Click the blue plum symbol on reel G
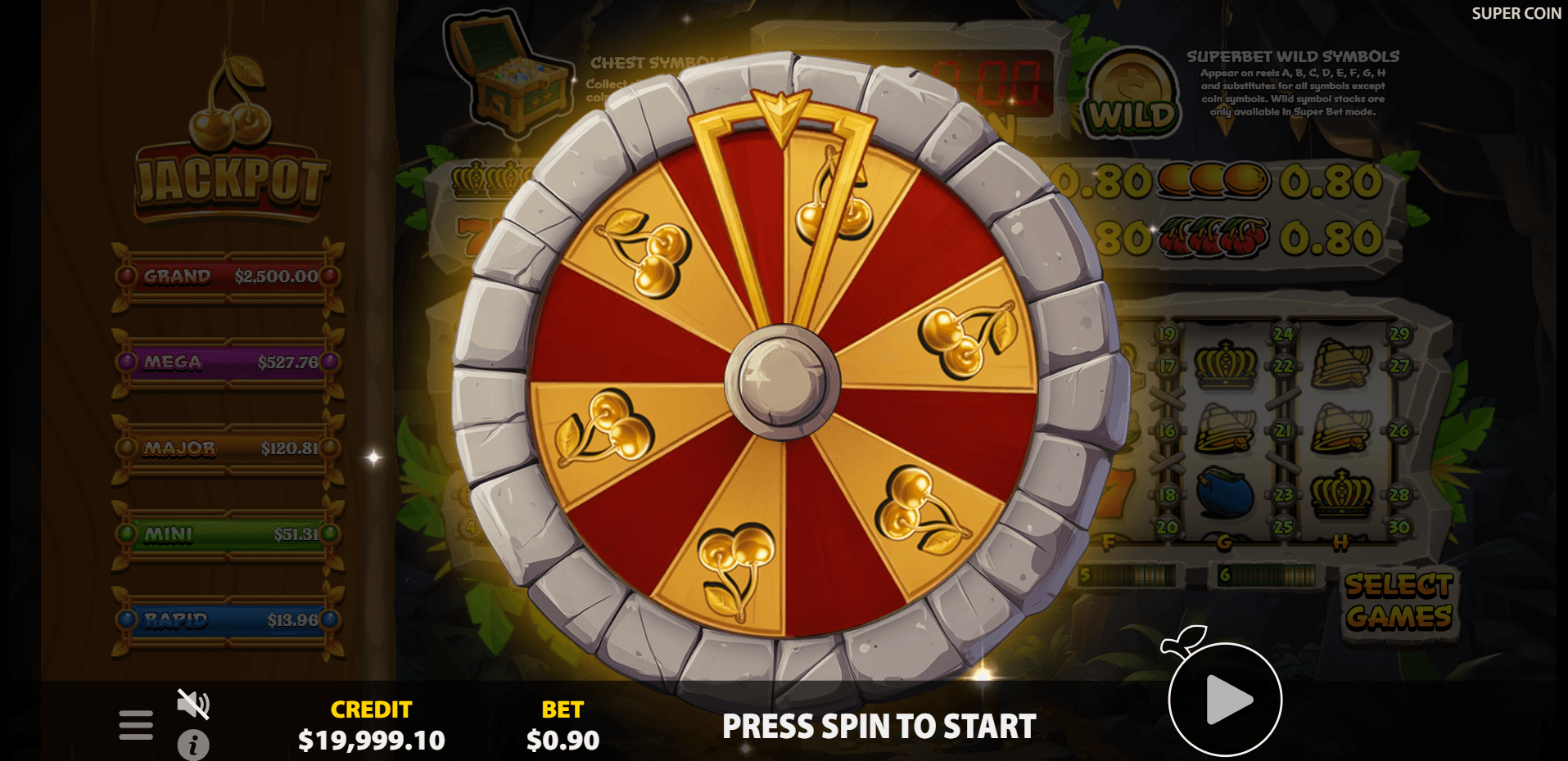 (x=1226, y=492)
